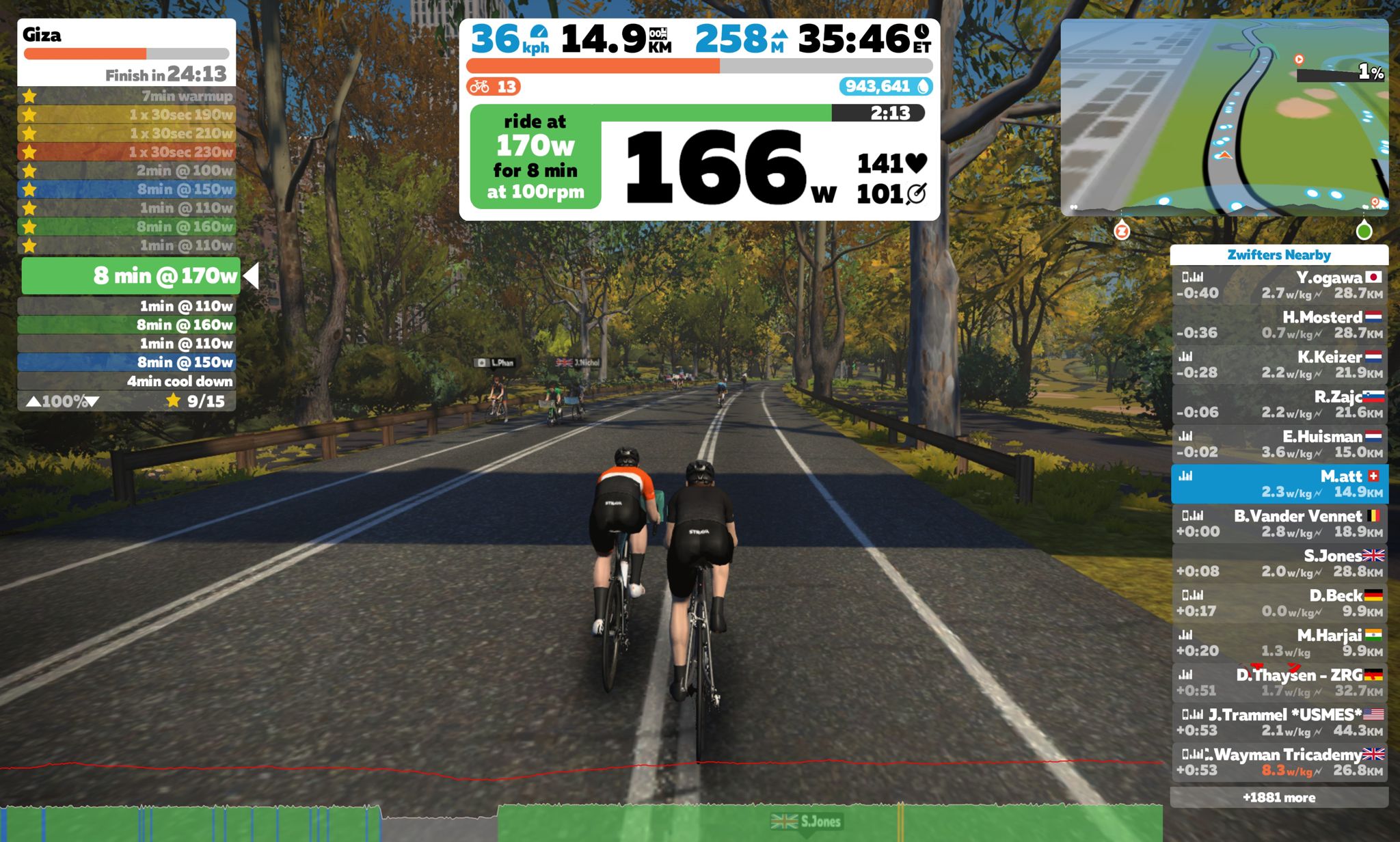Choose D.Beck from Zwifters Nearby
1400x842 pixels.
(x=1279, y=603)
